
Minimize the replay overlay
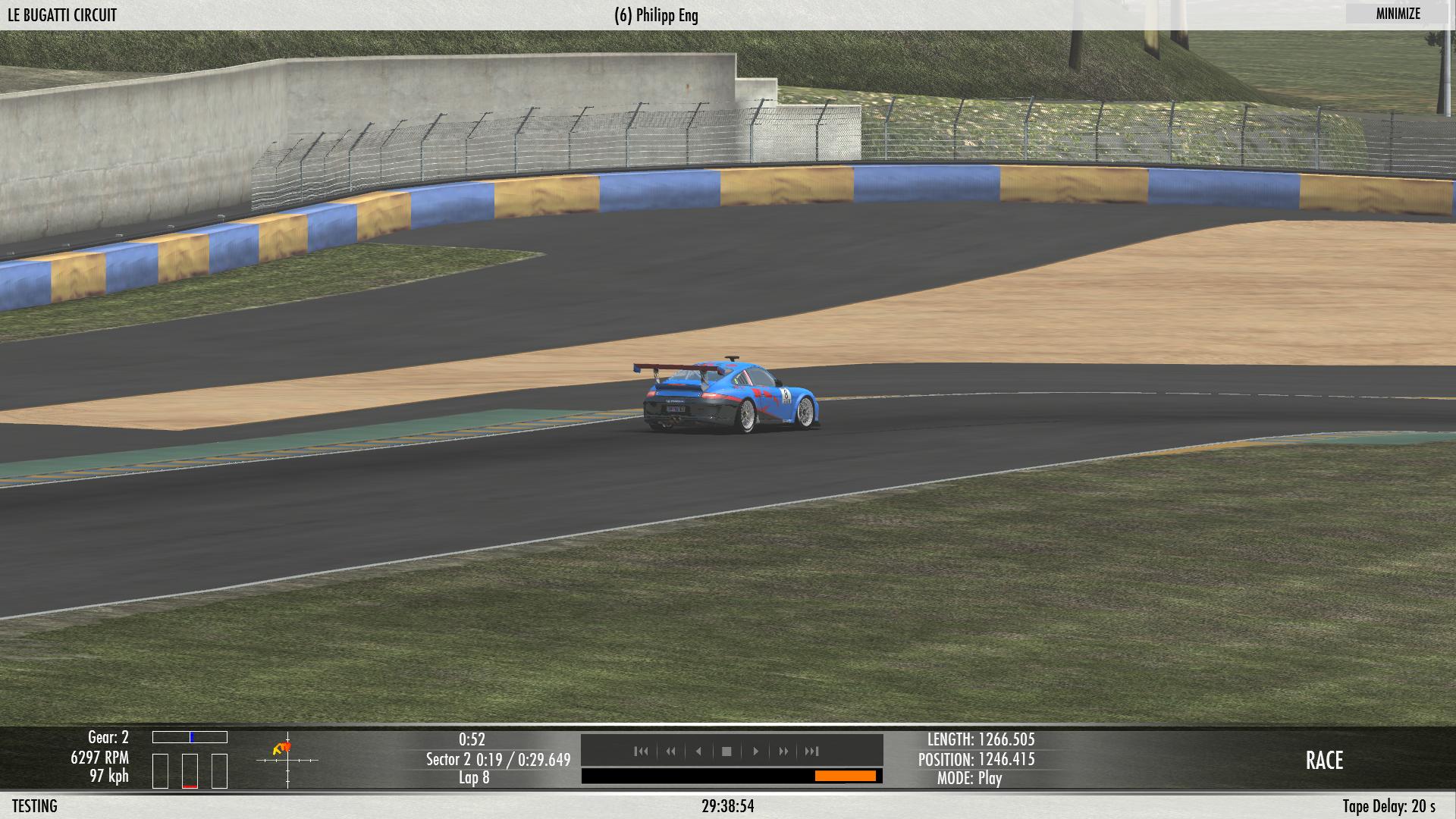click(x=1398, y=14)
